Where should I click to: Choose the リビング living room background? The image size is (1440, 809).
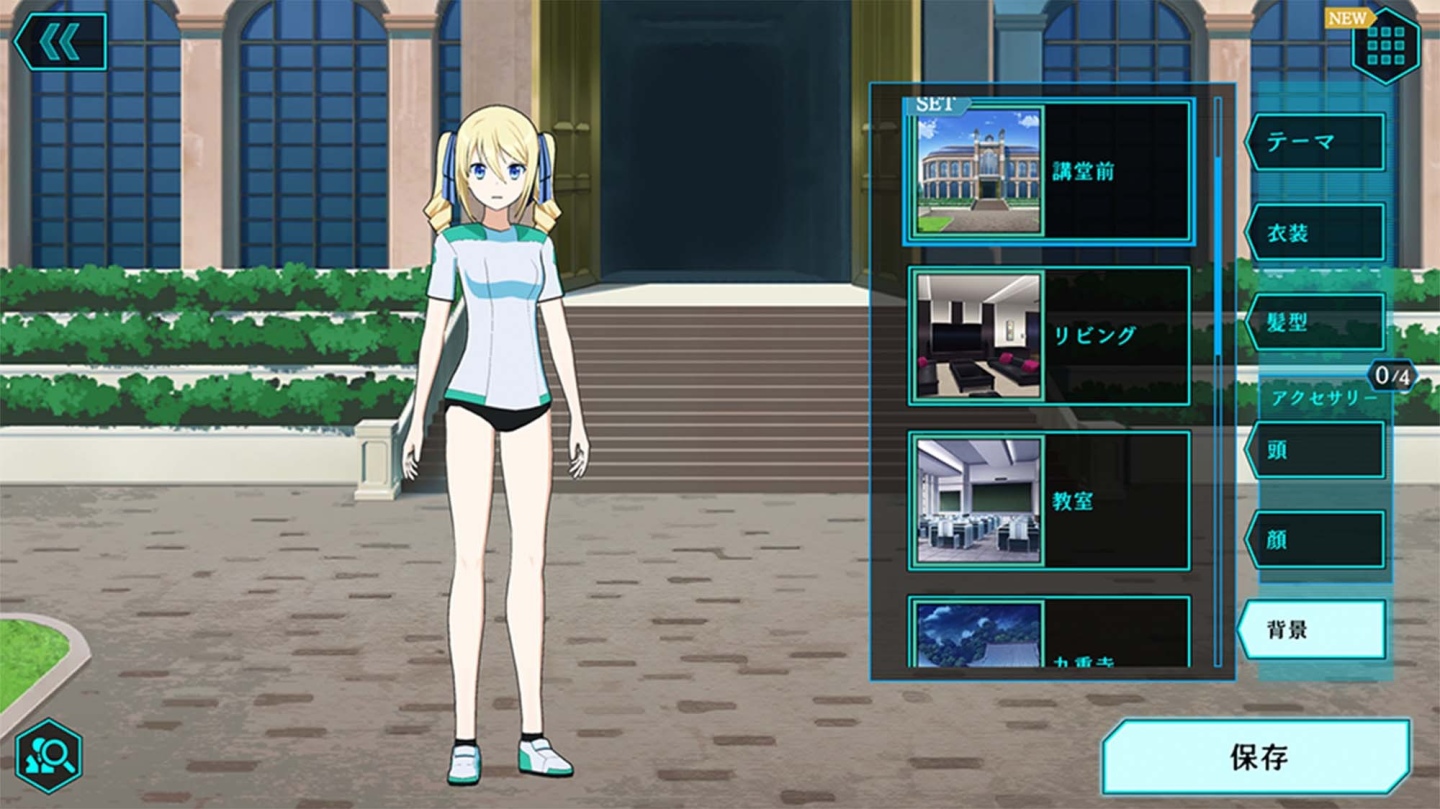click(x=1049, y=336)
